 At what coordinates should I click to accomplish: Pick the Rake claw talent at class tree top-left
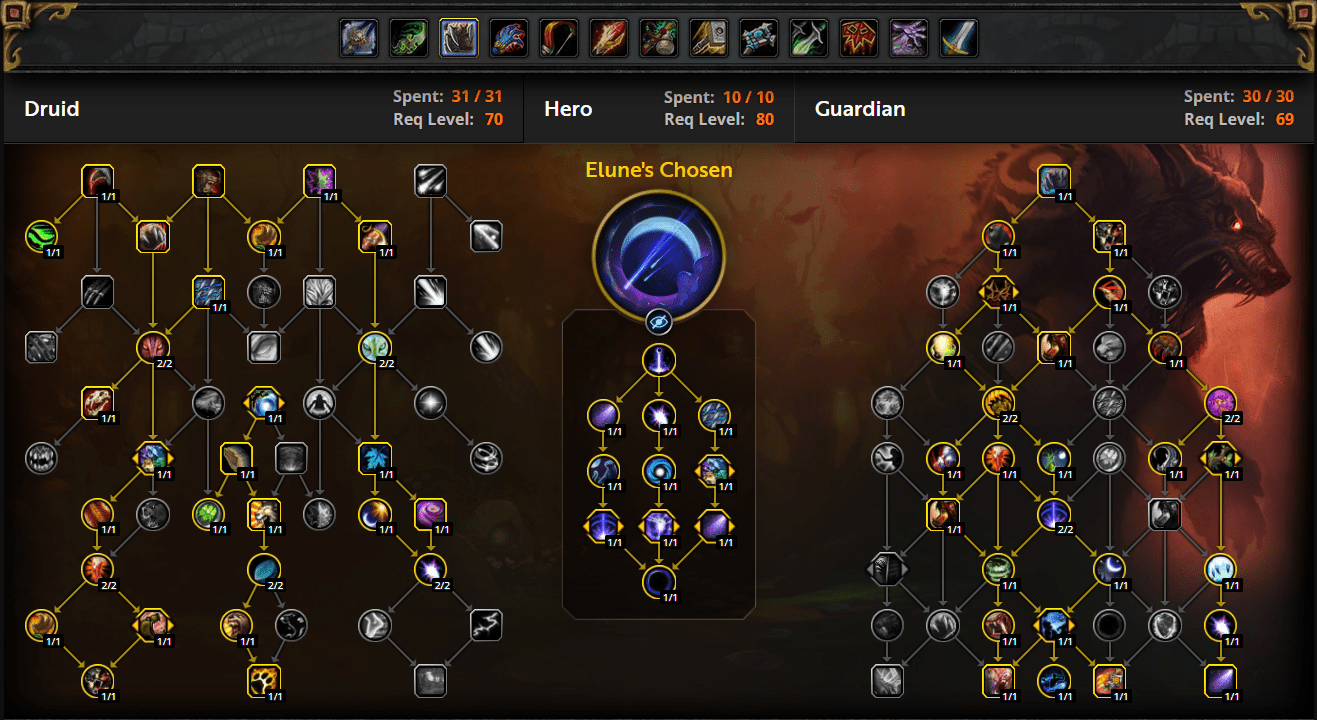(97, 182)
